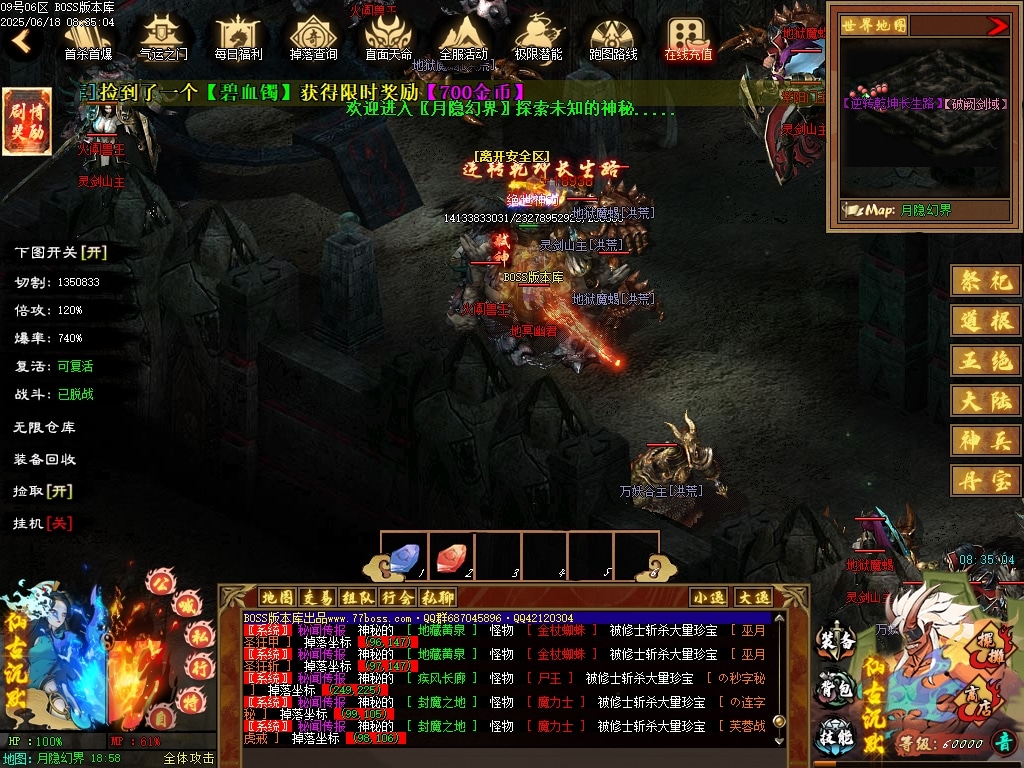Open the 祭祀 side button
The width and height of the screenshot is (1024, 768).
point(986,281)
